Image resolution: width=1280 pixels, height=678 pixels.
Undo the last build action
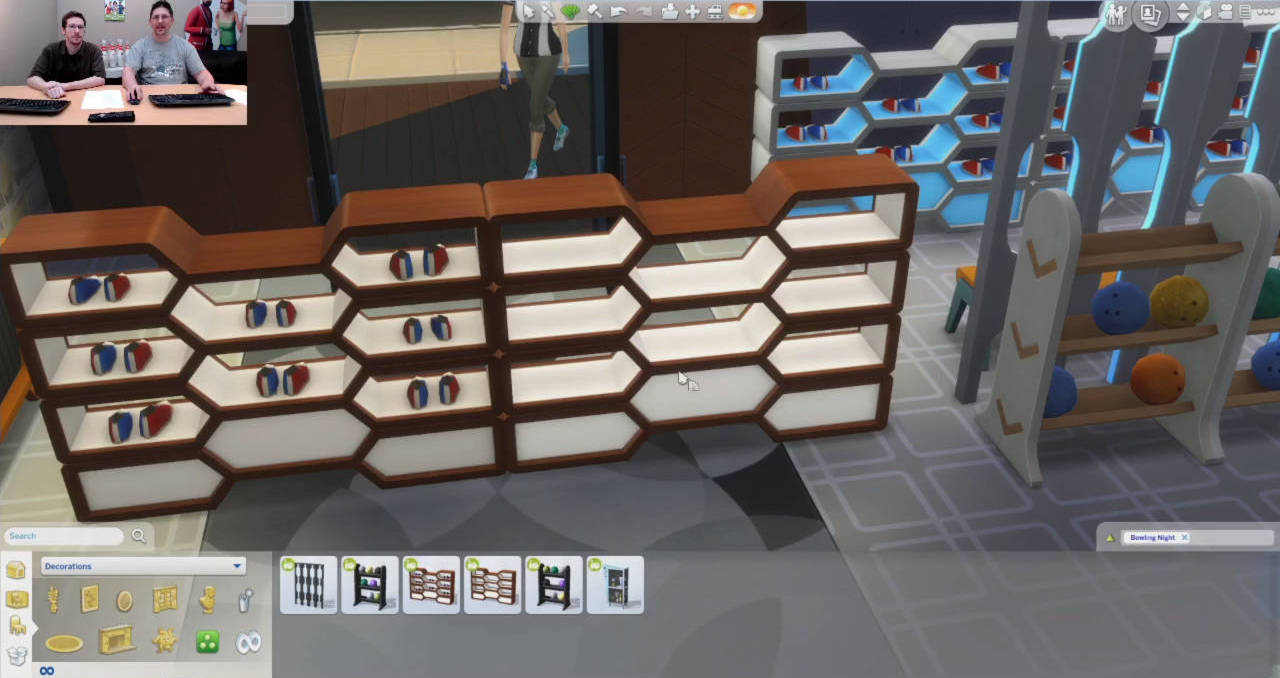618,11
